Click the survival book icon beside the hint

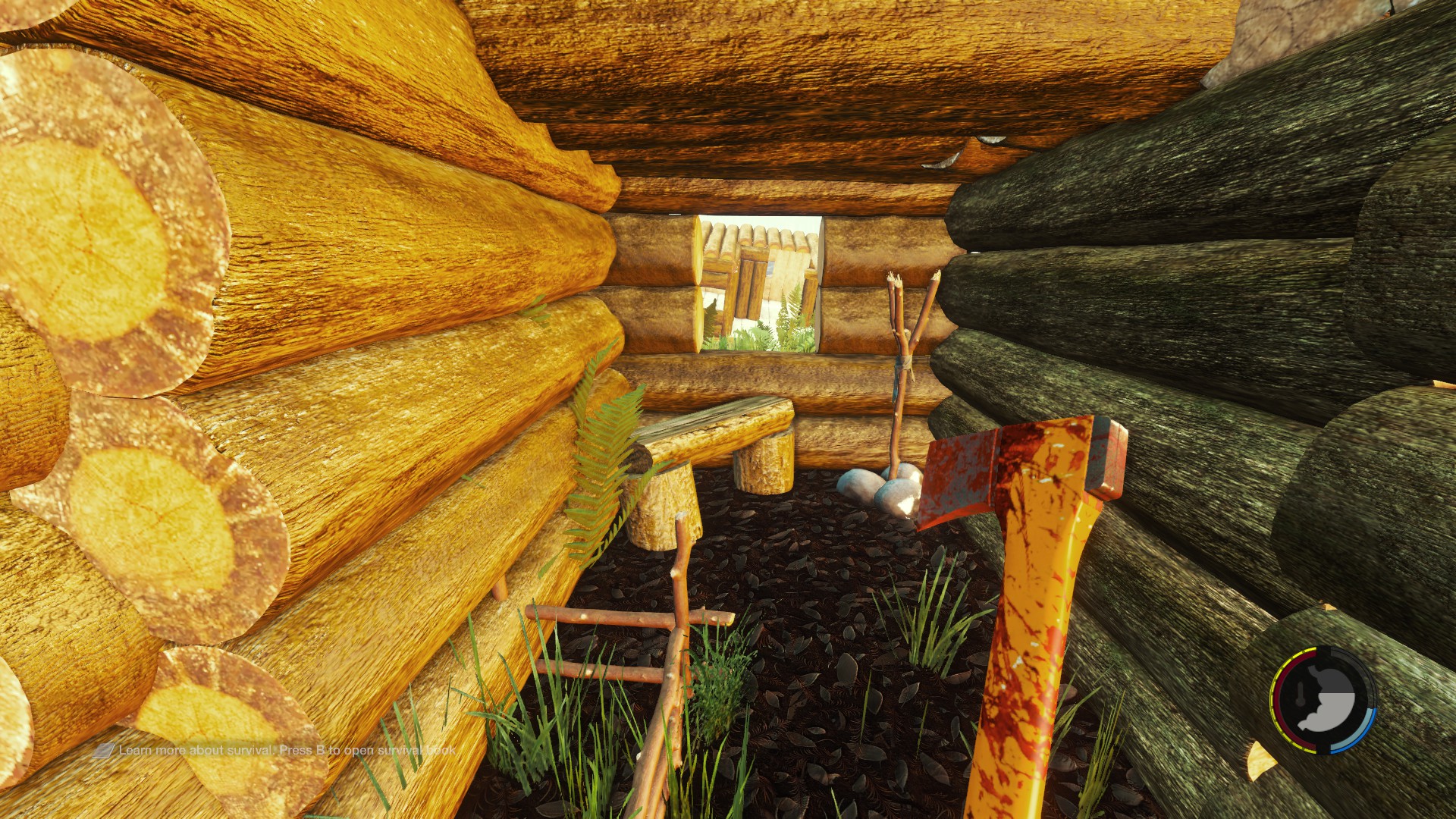click(x=104, y=751)
